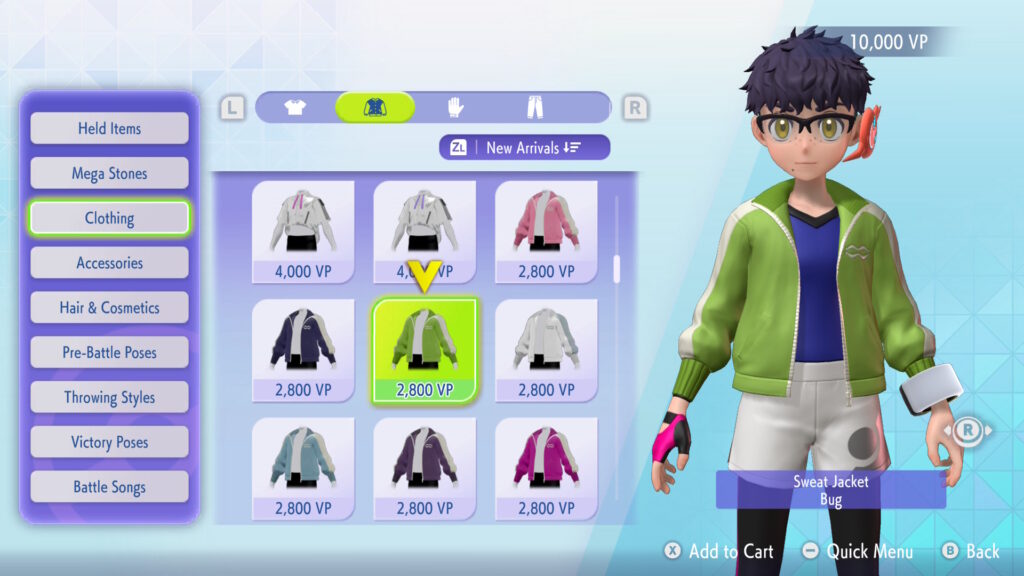Viewport: 1024px width, 576px height.
Task: Select the light blue jacket
Action: point(303,468)
